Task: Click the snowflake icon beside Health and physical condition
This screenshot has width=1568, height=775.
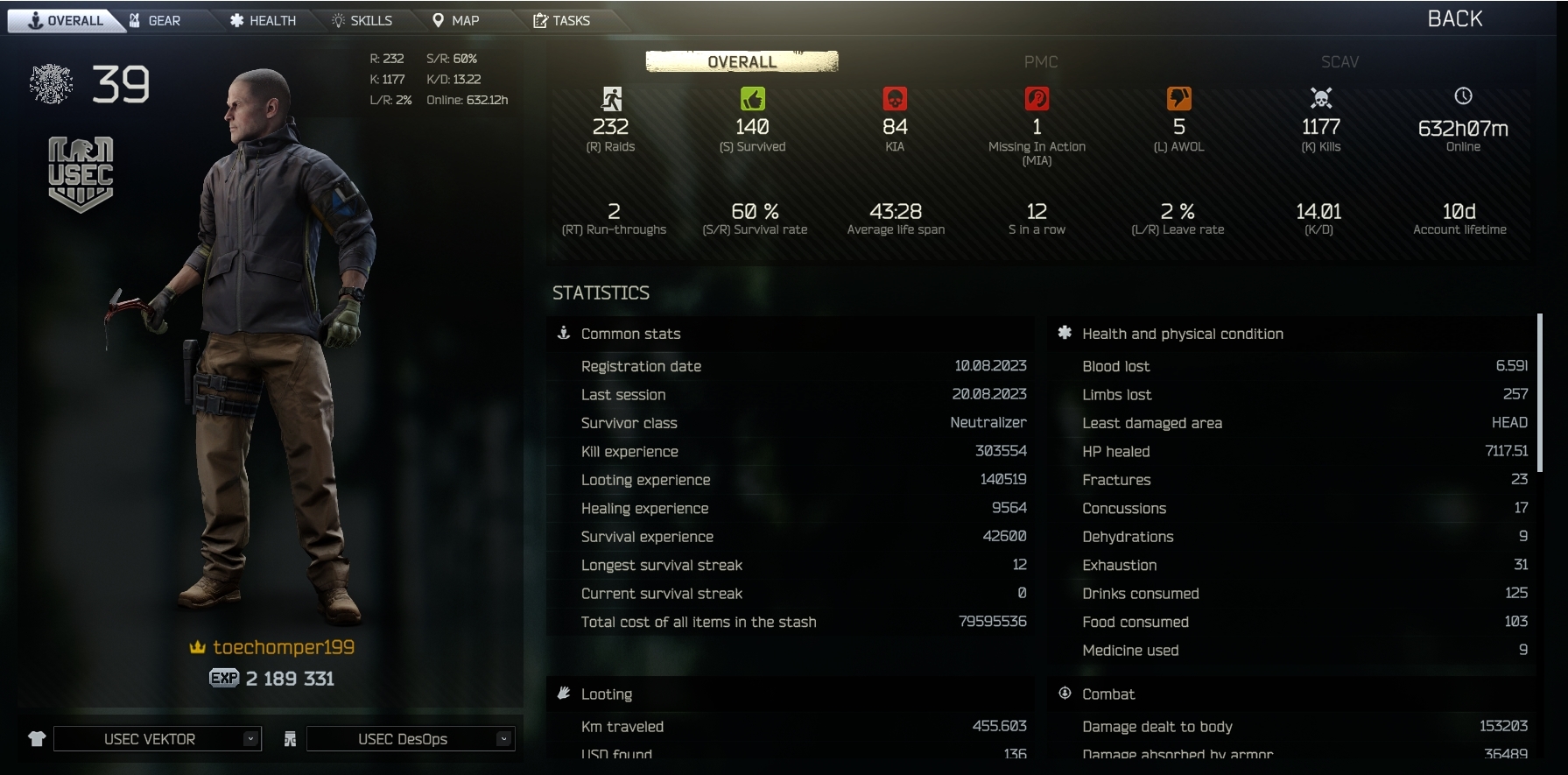Action: point(1064,333)
